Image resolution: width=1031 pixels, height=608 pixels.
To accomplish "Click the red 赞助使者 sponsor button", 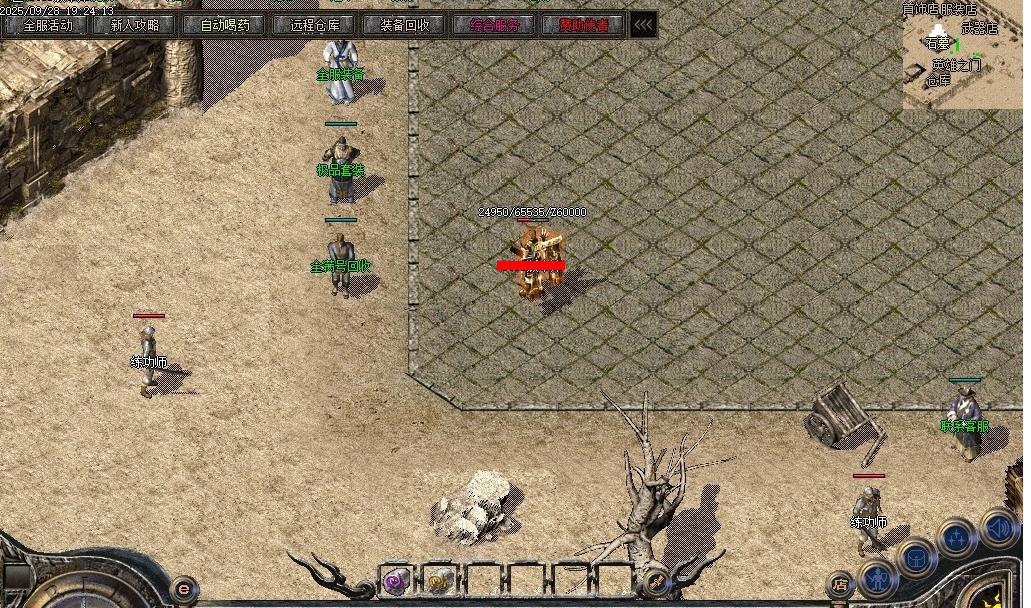I will [584, 25].
